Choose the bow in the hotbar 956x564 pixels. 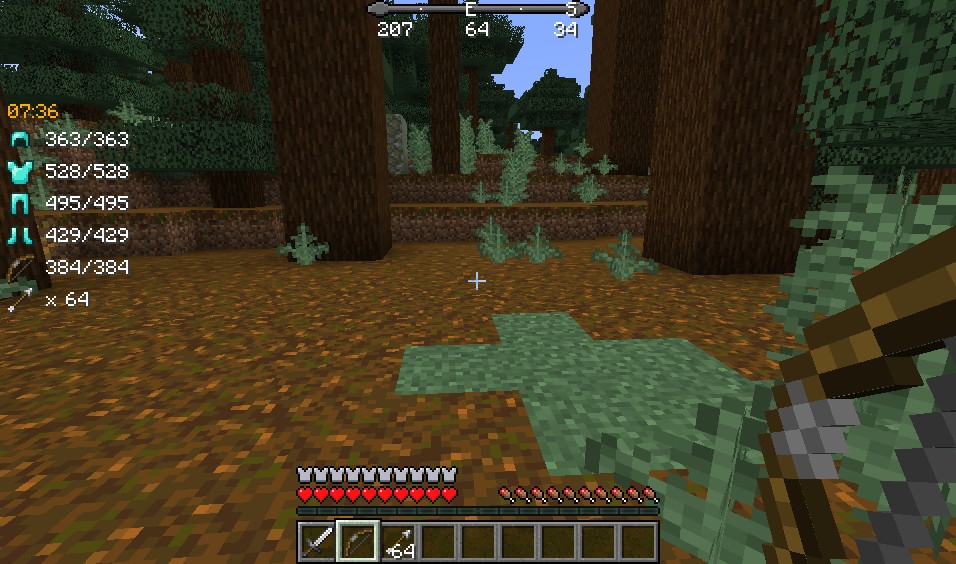coord(357,542)
